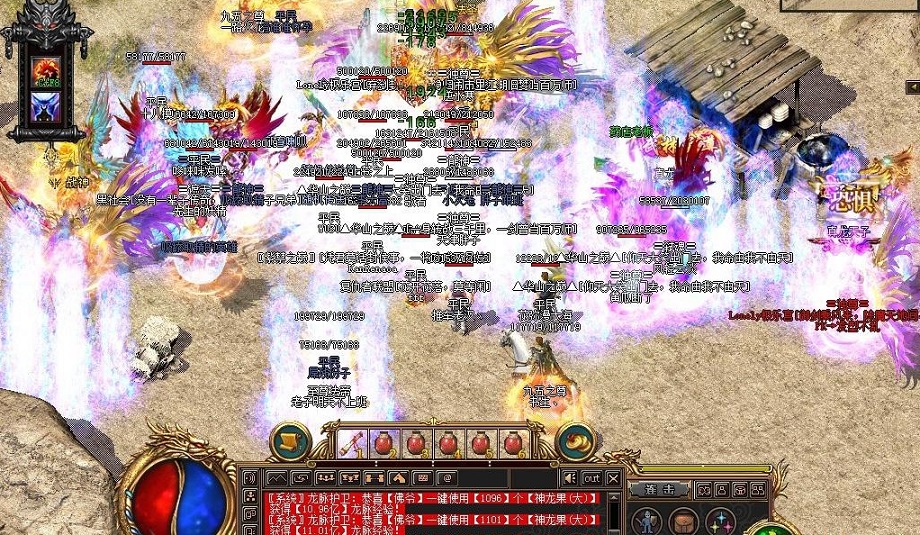This screenshot has width=920, height=535.
Task: Toggle the speaker sound button on the chat bar
Action: pos(569,478)
